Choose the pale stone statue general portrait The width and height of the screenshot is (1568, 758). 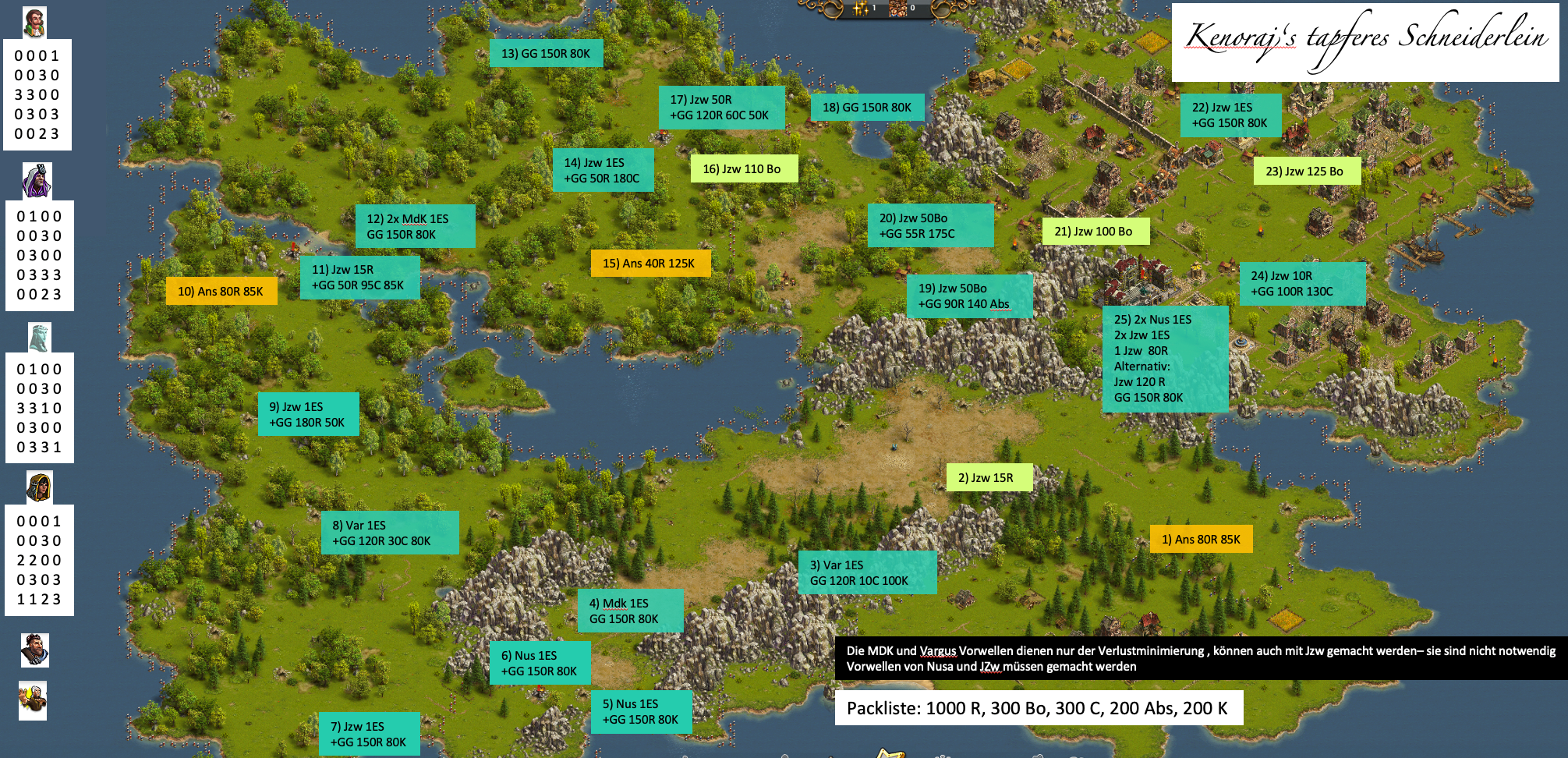click(39, 338)
